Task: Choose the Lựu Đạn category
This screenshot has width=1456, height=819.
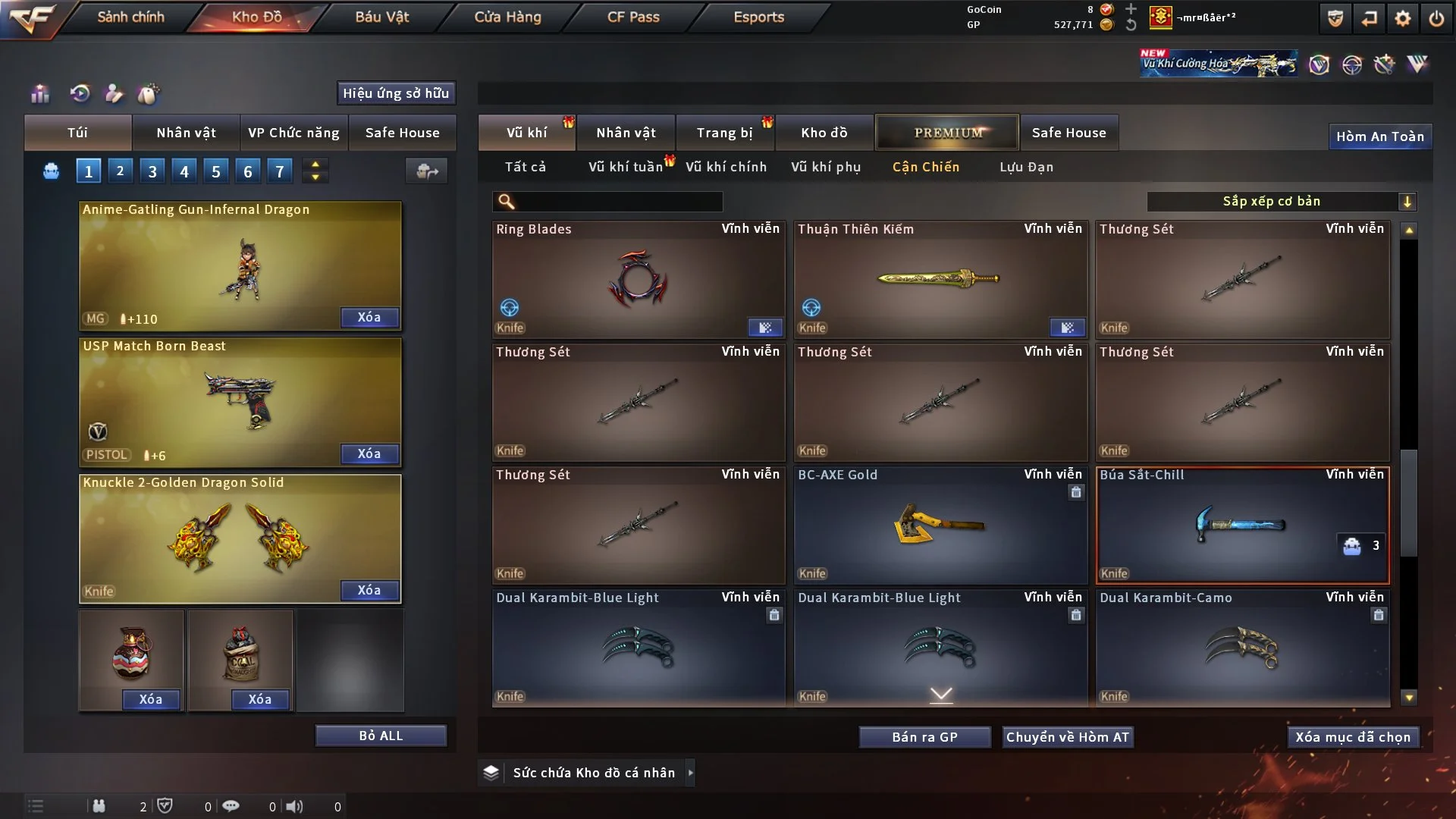Action: [1026, 167]
